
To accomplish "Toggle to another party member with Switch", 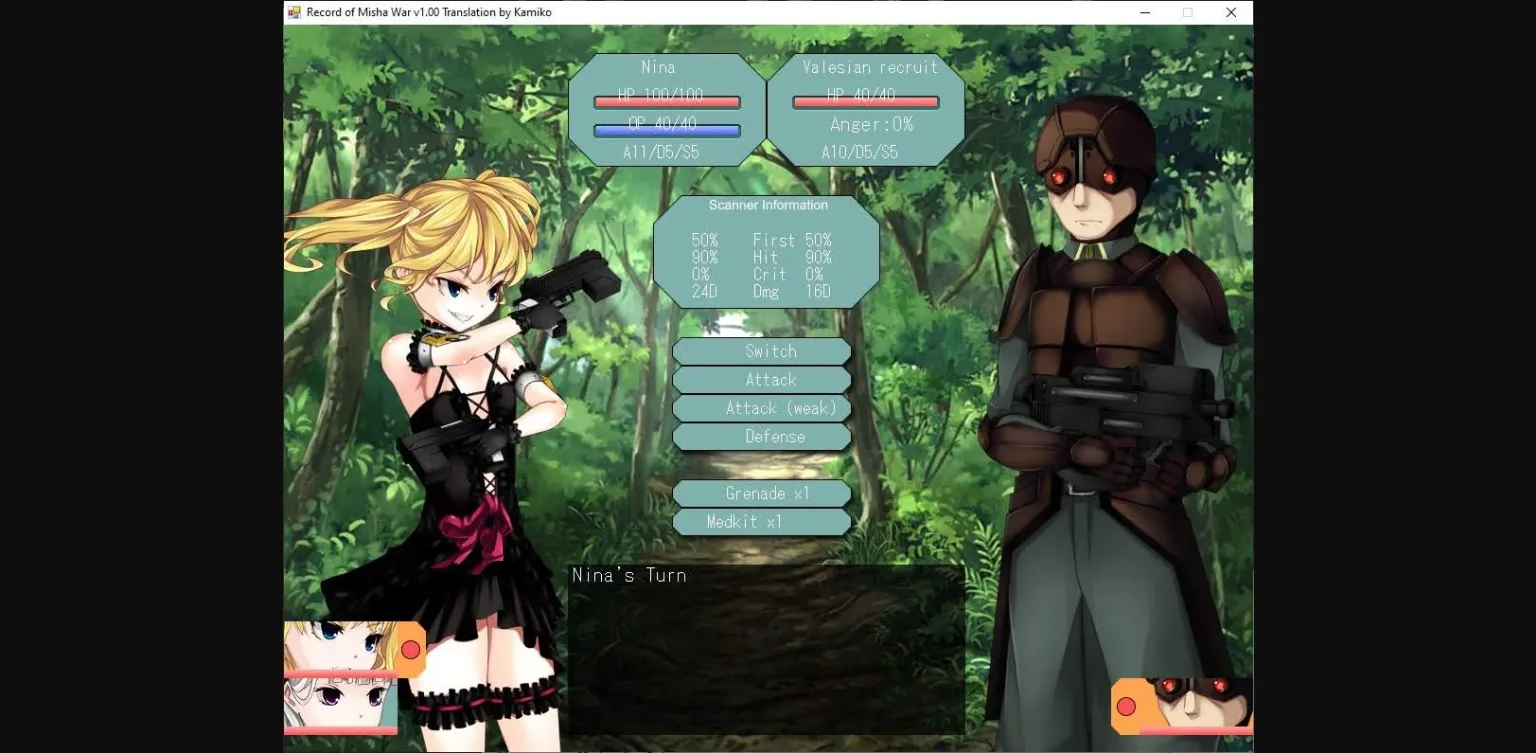I will point(762,351).
